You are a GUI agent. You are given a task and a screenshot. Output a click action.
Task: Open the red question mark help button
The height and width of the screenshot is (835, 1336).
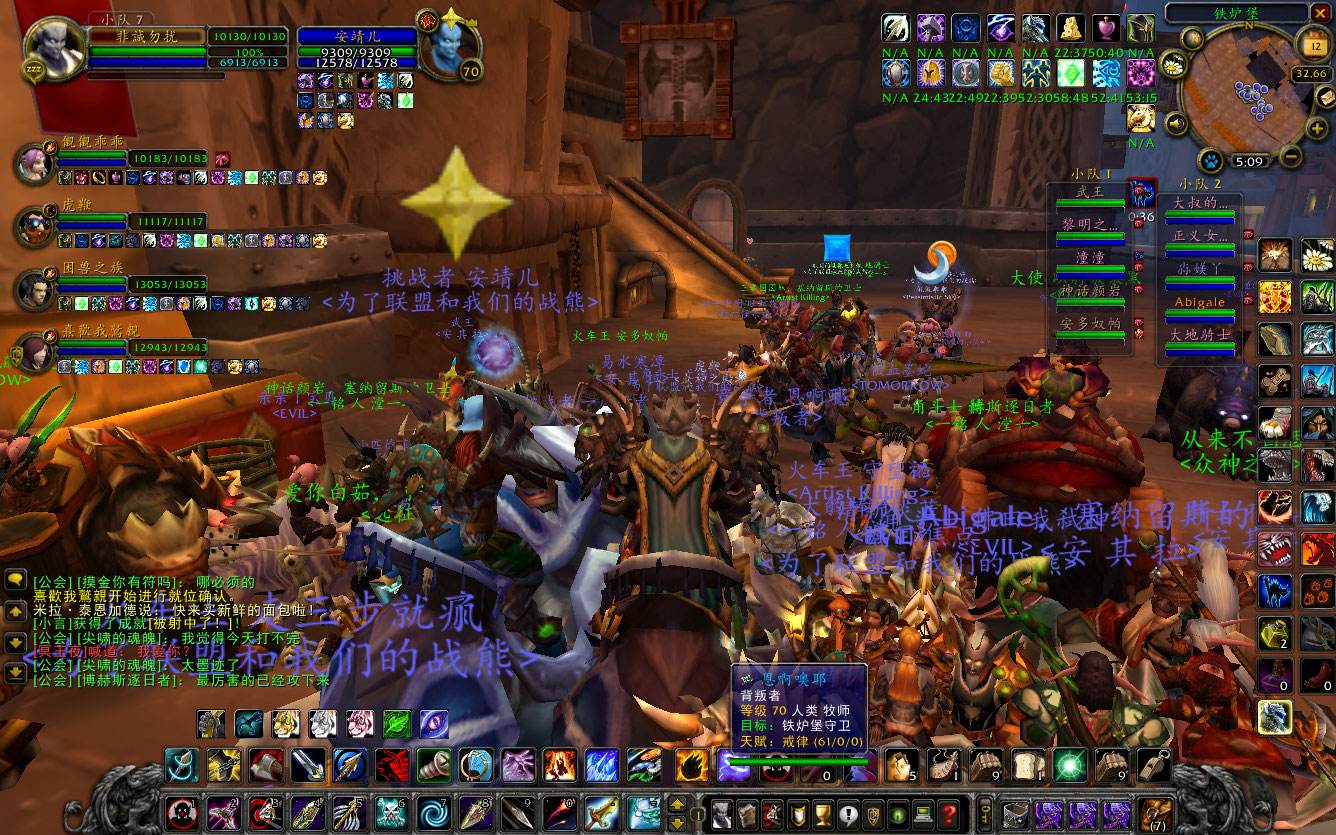(949, 812)
